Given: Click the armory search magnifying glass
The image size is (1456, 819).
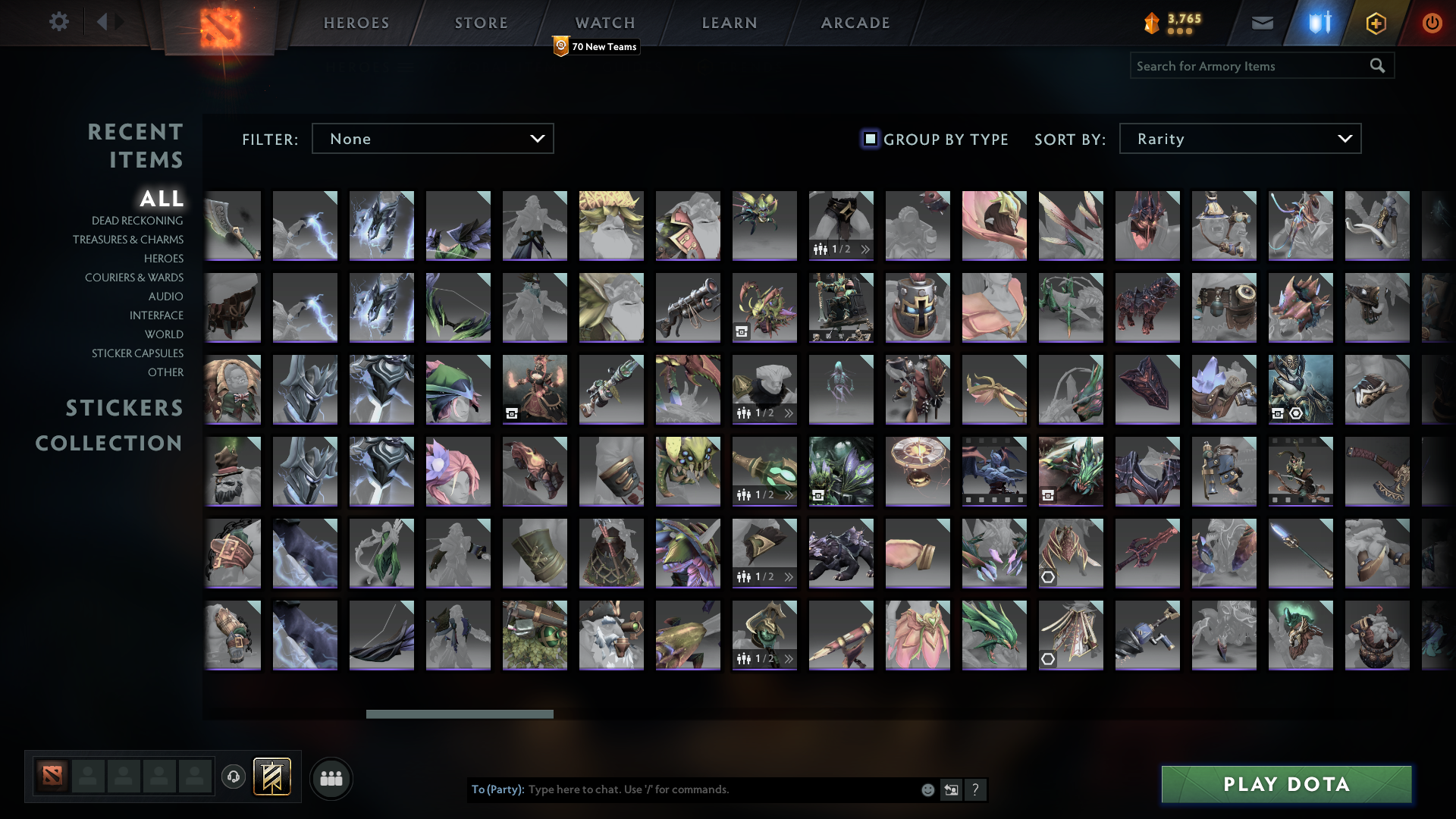Looking at the screenshot, I should click(1376, 65).
